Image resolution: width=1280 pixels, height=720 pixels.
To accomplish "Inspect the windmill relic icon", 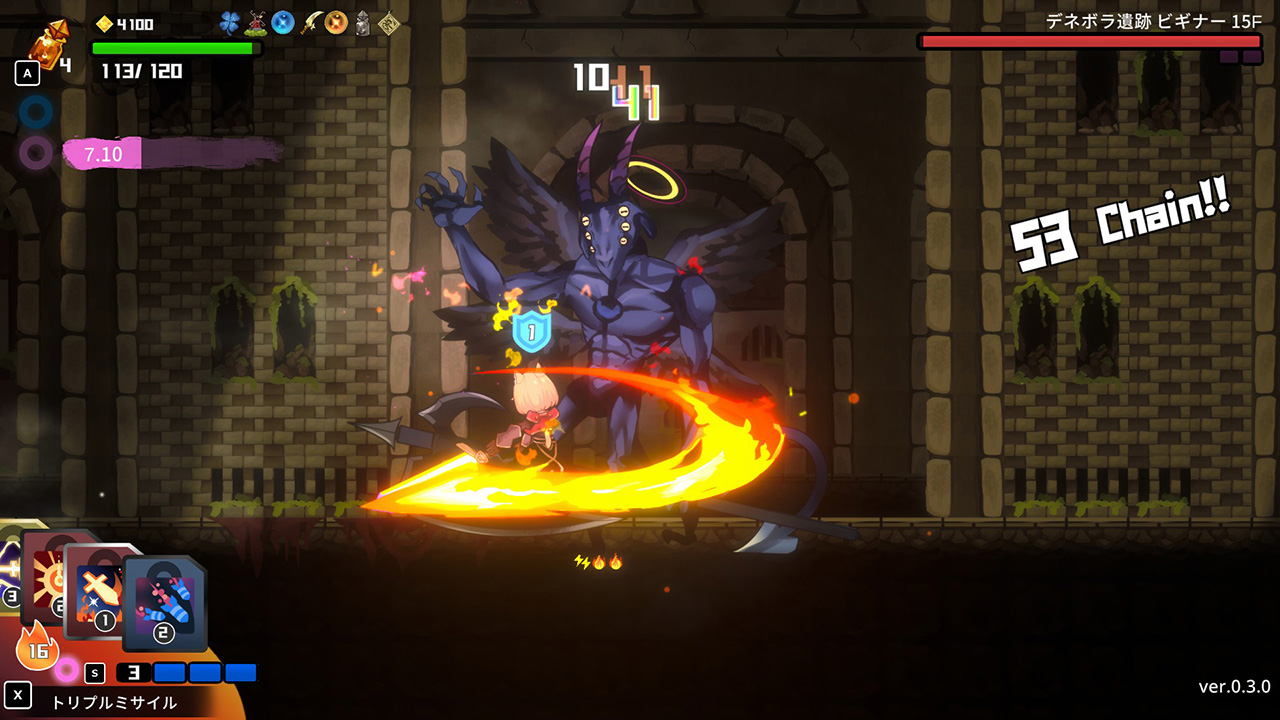I will coord(257,23).
